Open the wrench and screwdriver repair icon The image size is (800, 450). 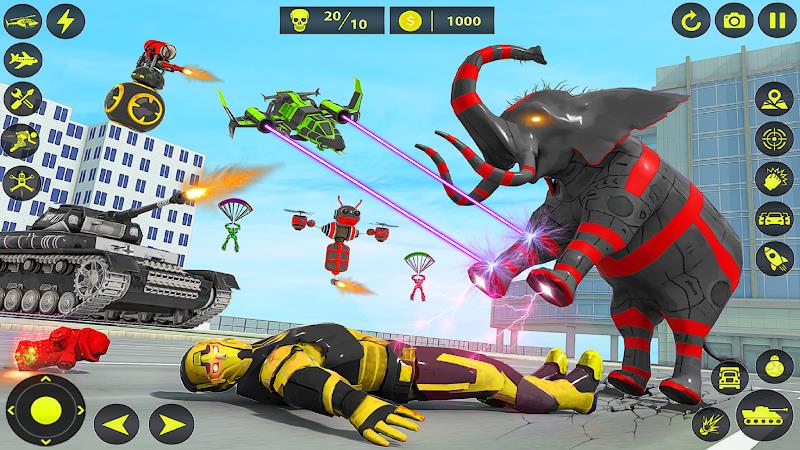point(20,98)
